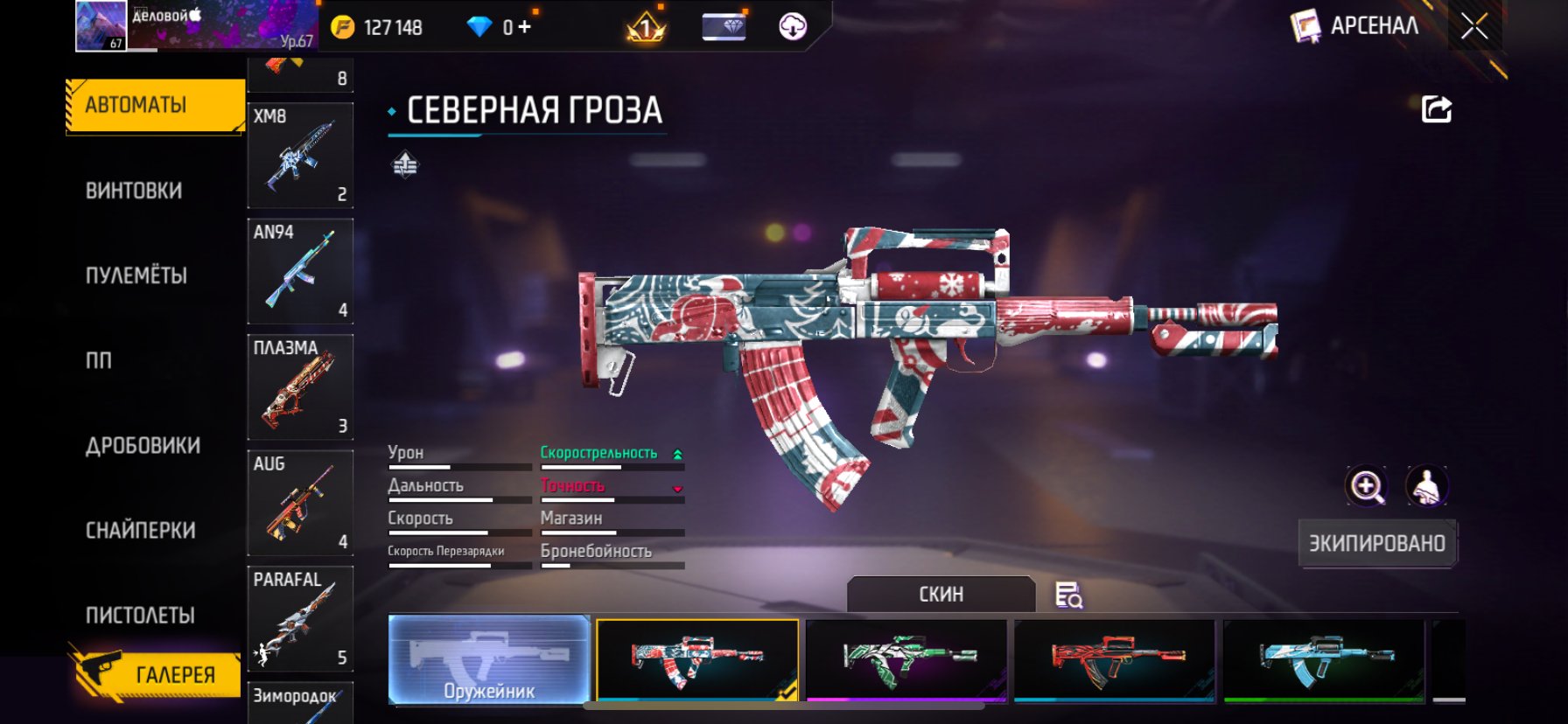
Task: Switch to the Винтовки category
Action: (134, 191)
